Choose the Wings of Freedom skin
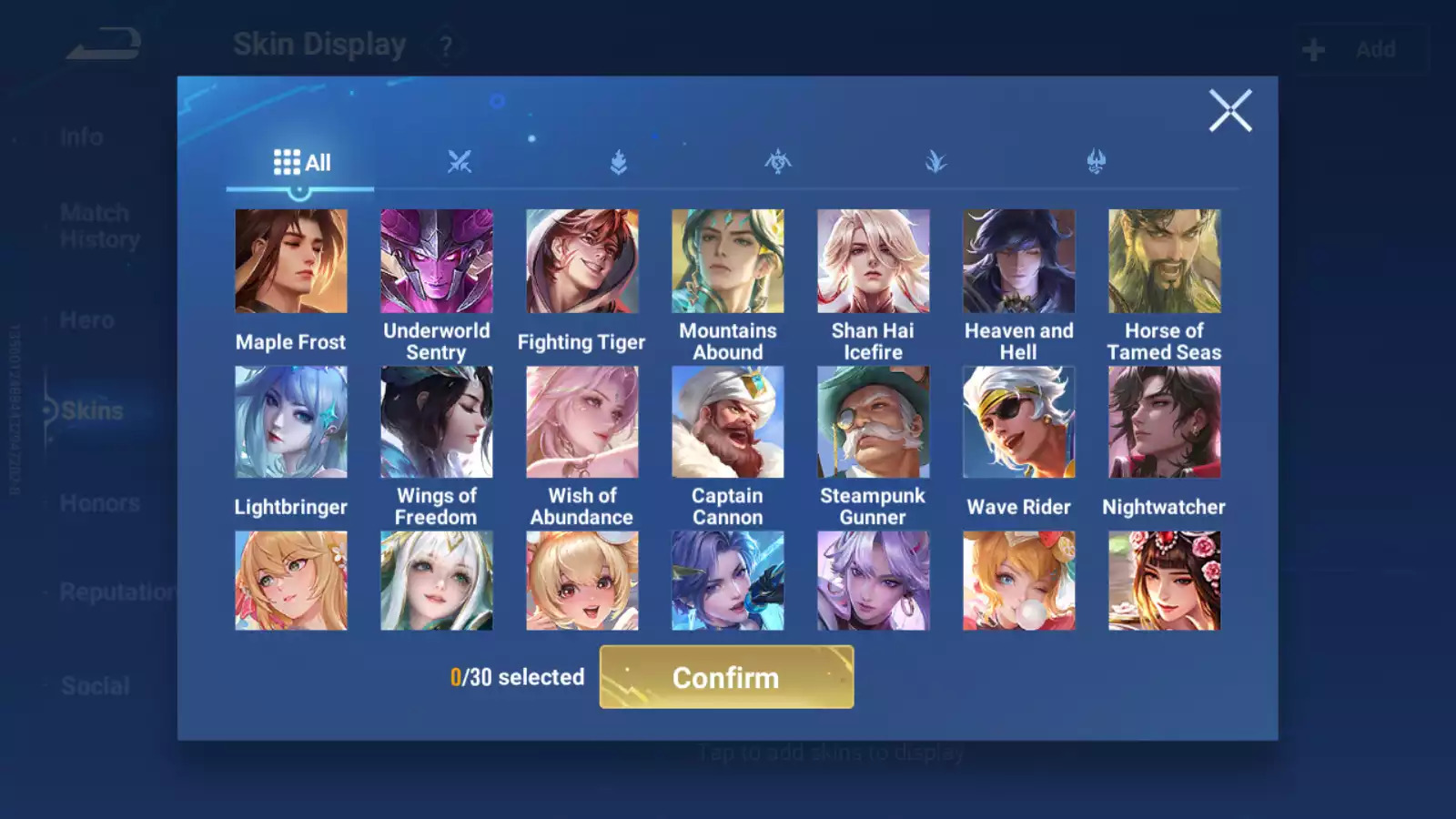Viewport: 1456px width, 819px height. pyautogui.click(x=437, y=422)
